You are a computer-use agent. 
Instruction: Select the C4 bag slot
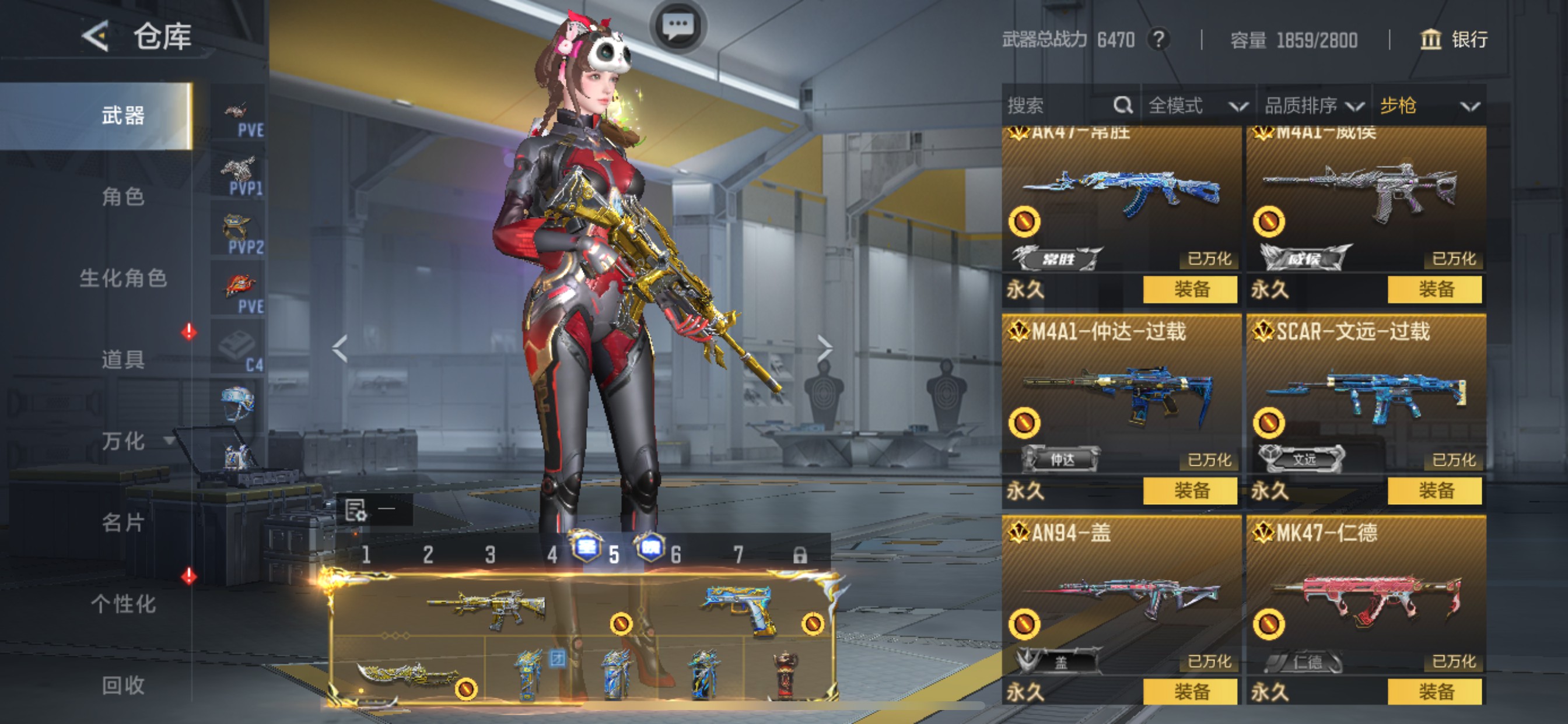(x=238, y=347)
